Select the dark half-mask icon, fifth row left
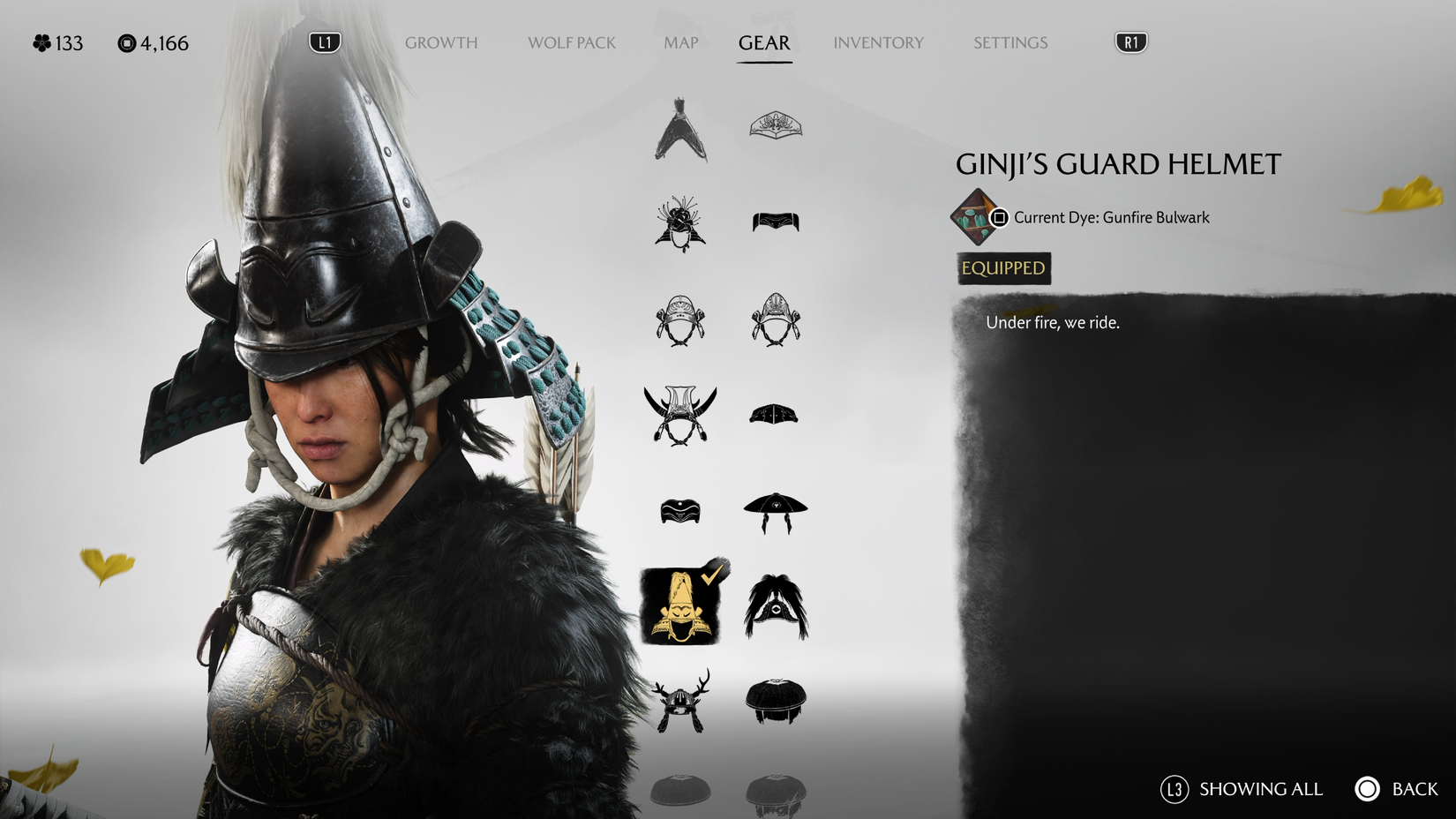The height and width of the screenshot is (819, 1456). (679, 510)
